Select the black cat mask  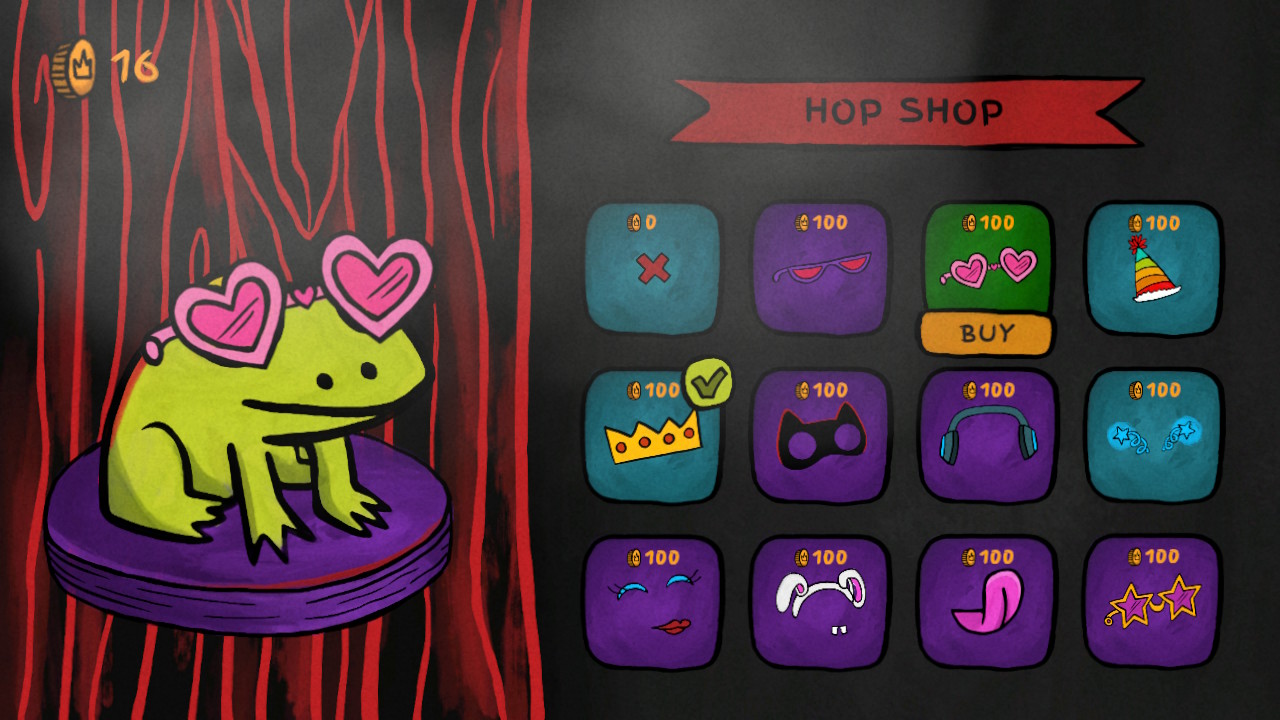(x=820, y=437)
